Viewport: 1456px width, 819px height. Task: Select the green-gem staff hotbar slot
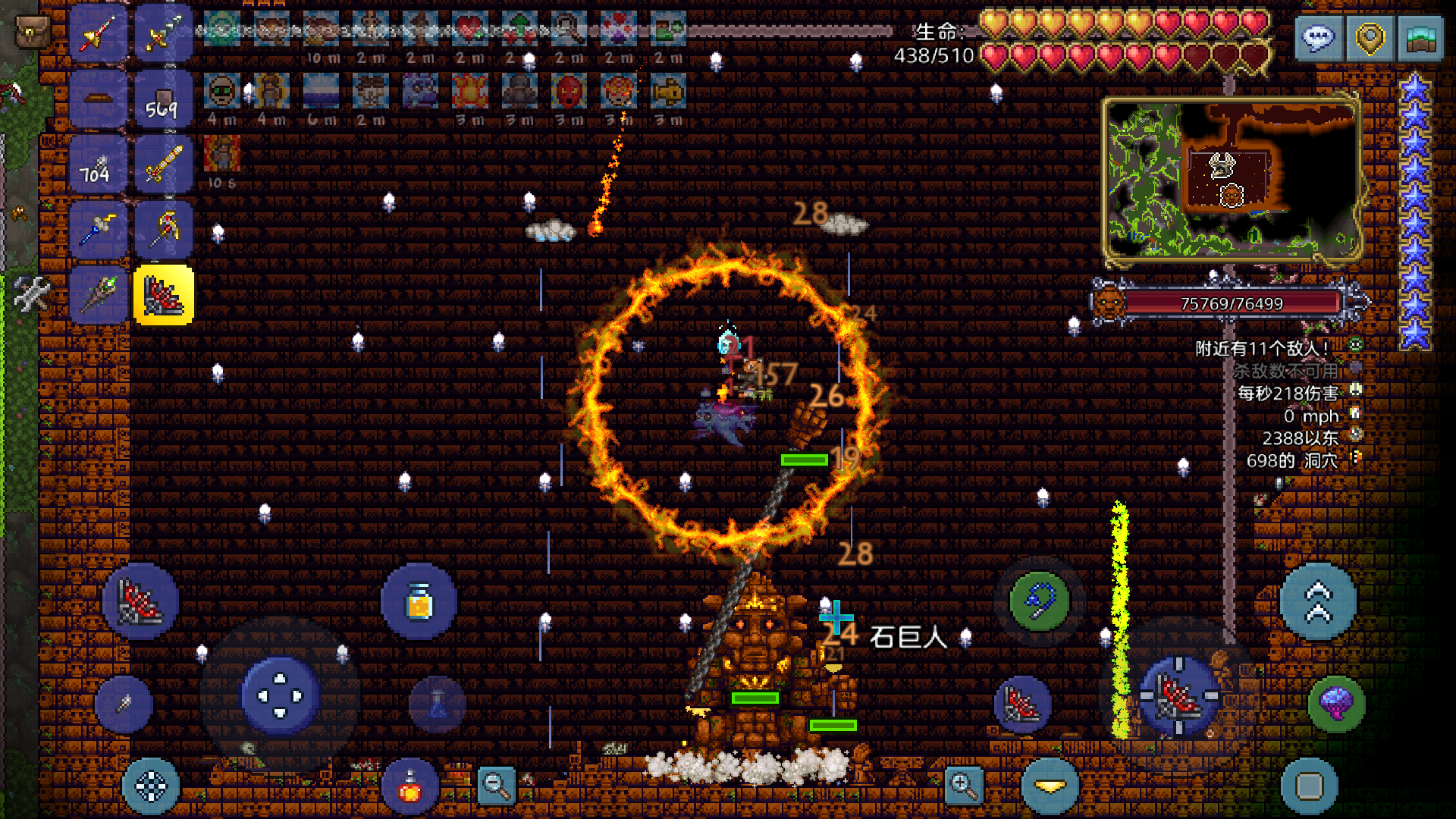point(98,295)
